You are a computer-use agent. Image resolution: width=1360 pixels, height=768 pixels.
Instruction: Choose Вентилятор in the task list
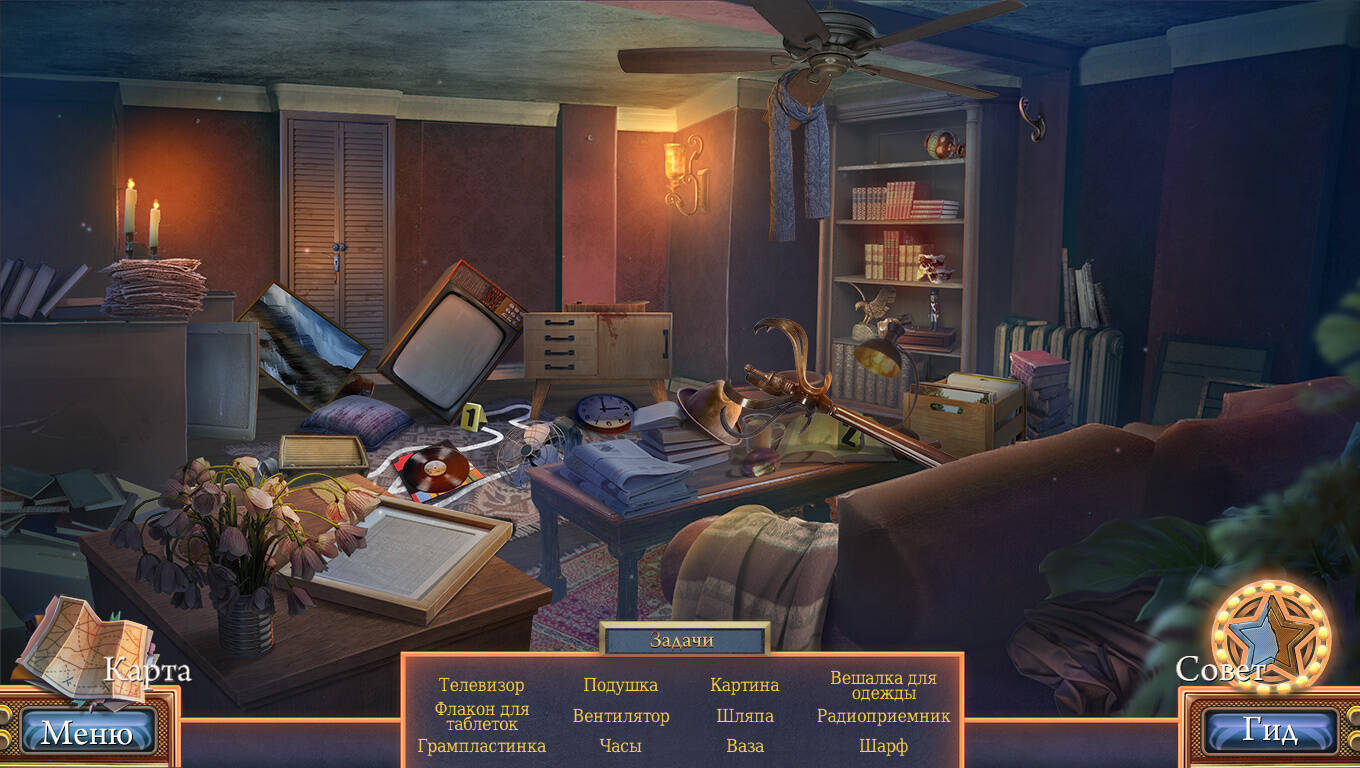620,716
